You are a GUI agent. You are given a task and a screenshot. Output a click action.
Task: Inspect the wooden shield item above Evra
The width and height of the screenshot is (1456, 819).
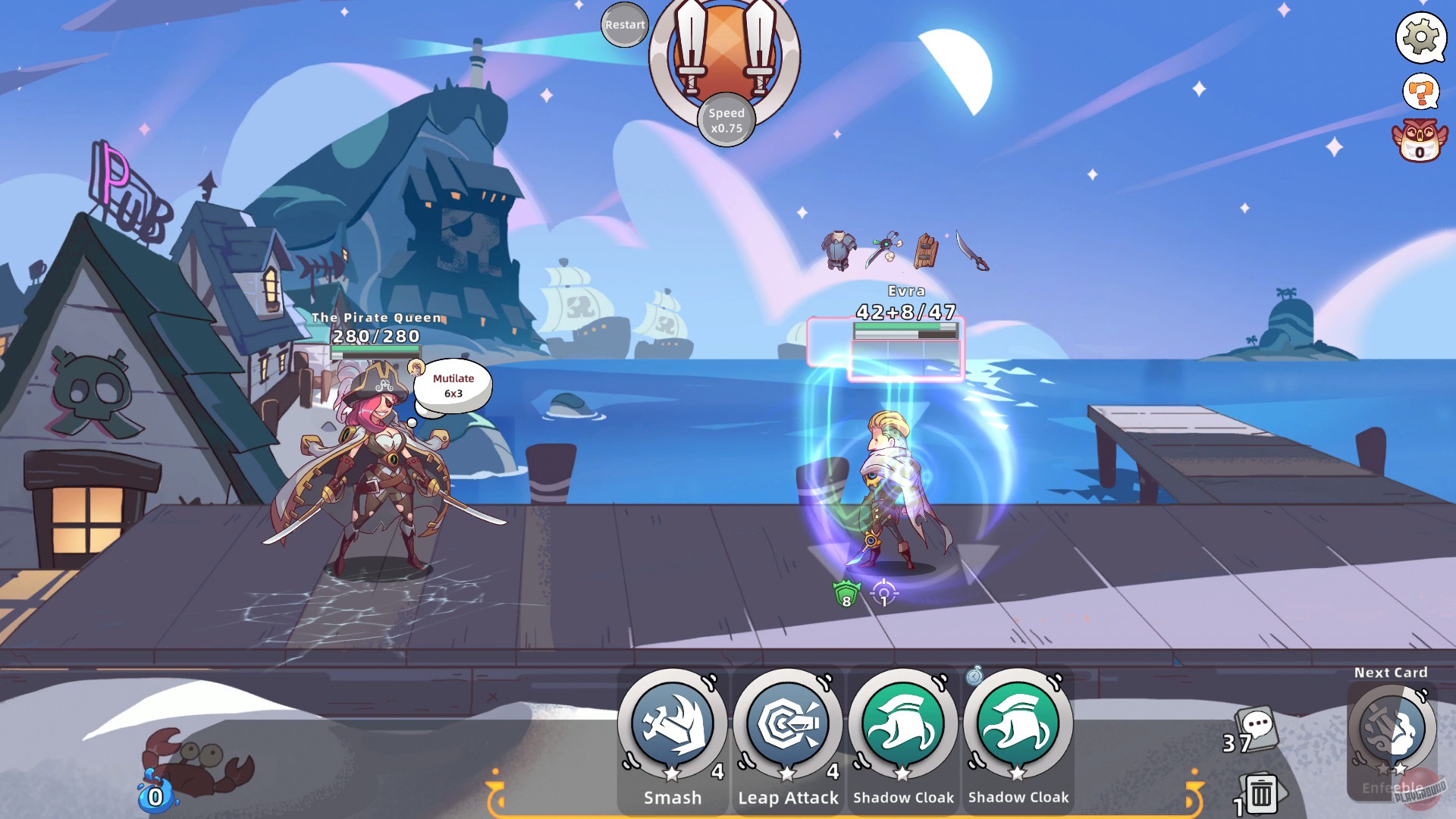coord(926,250)
